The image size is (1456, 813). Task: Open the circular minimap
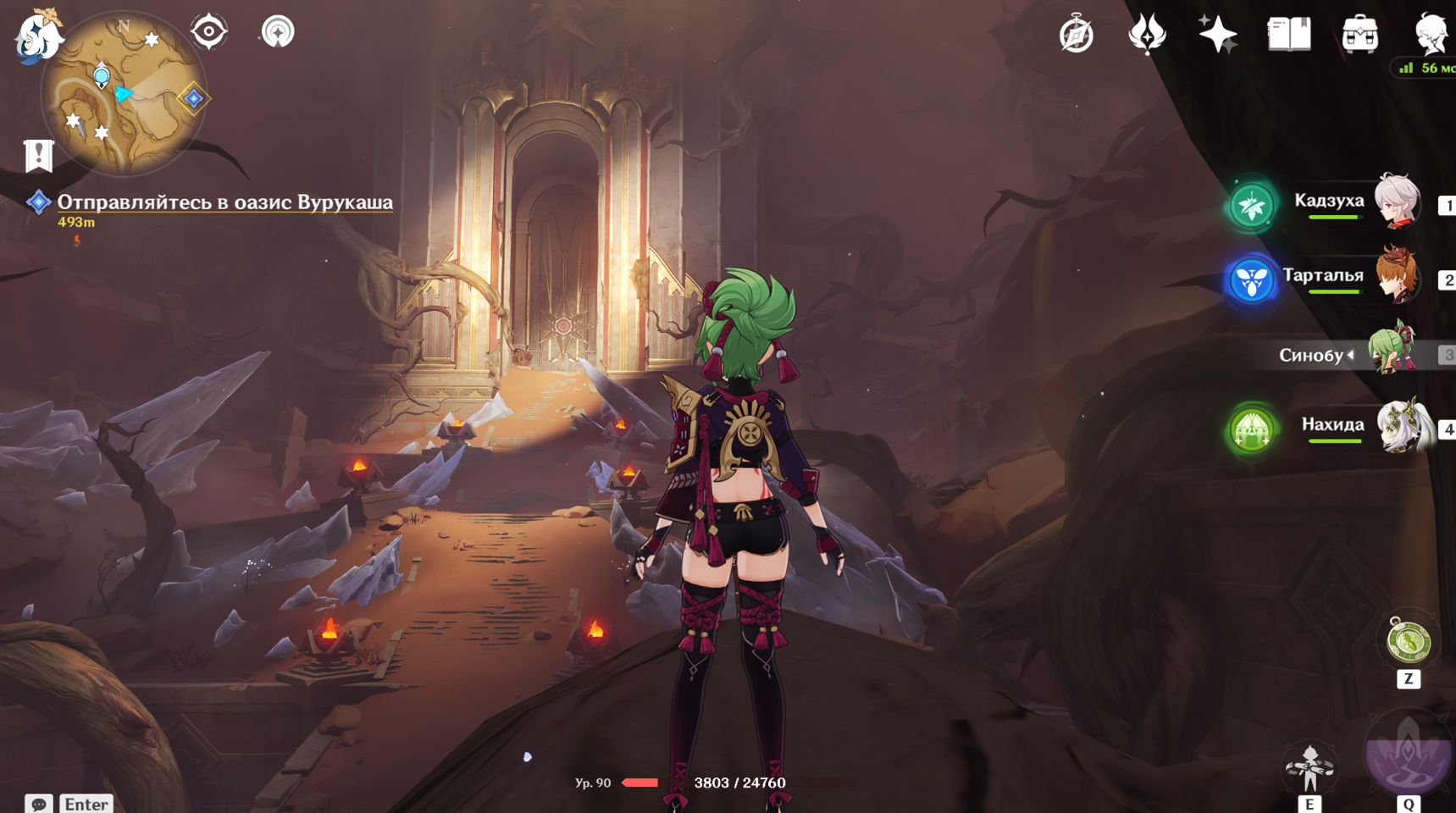[124, 94]
